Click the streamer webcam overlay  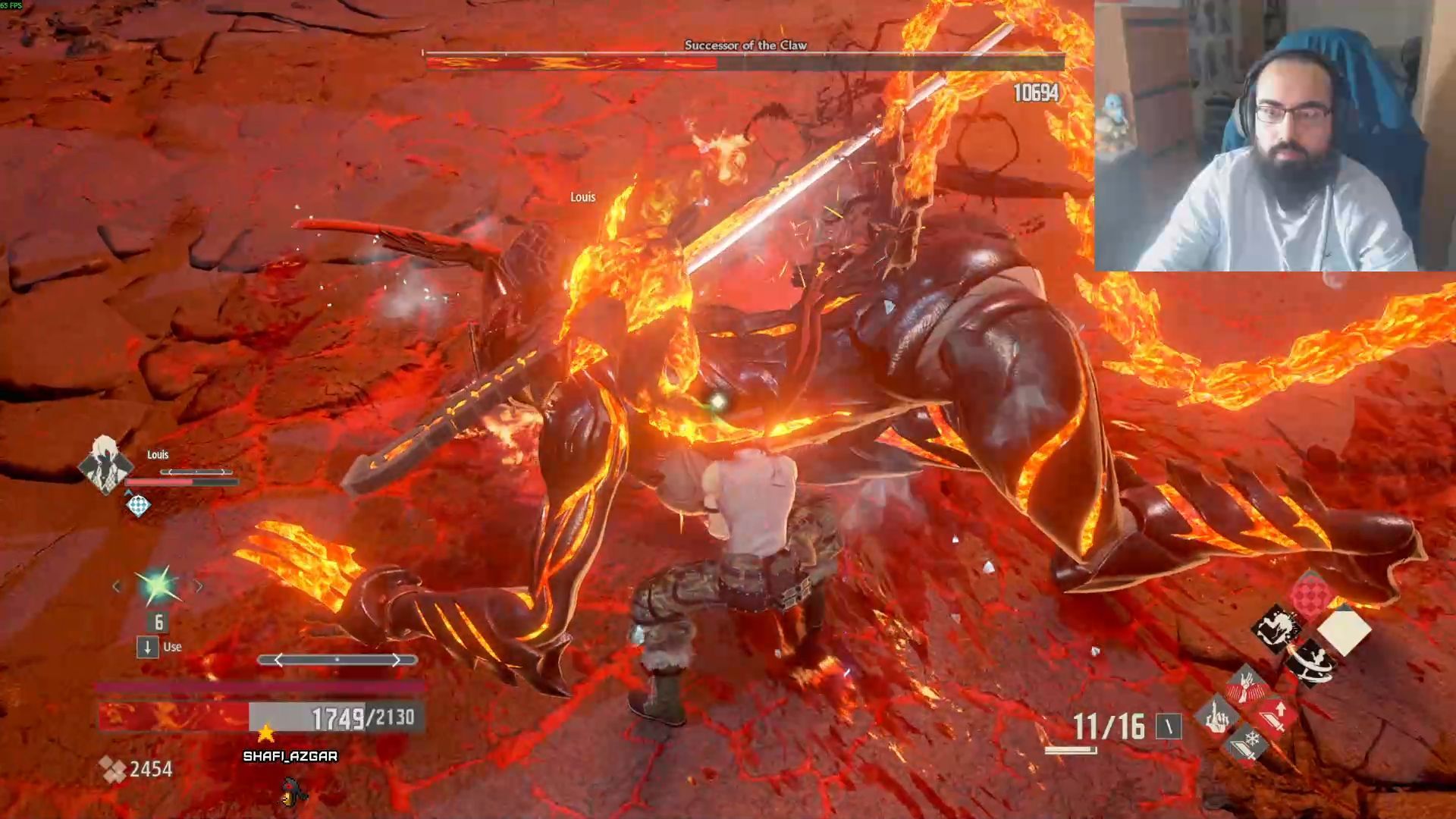(x=1274, y=136)
